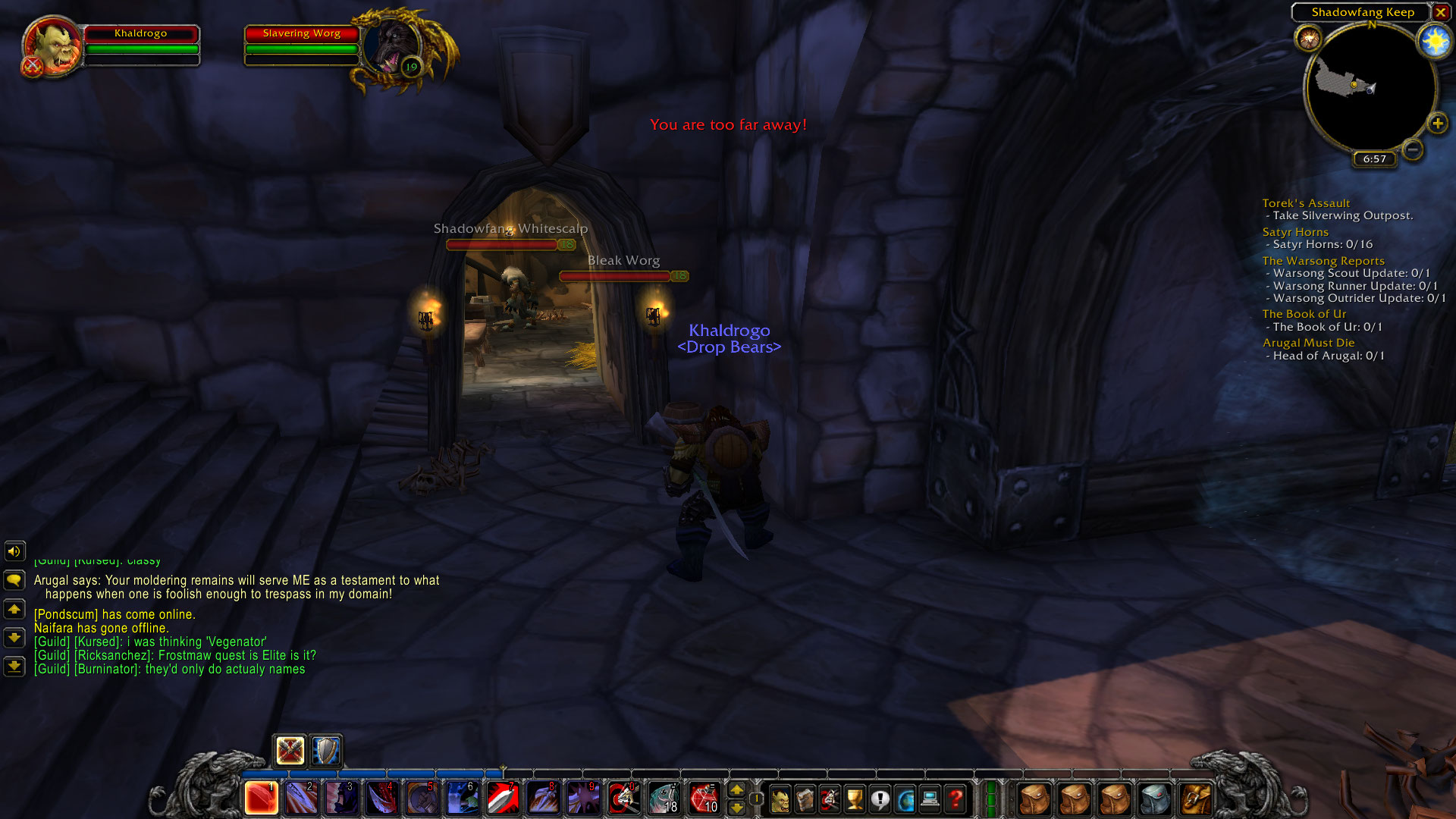
Task: Close the Shadowfang Keep quest tracker
Action: tap(1440, 13)
